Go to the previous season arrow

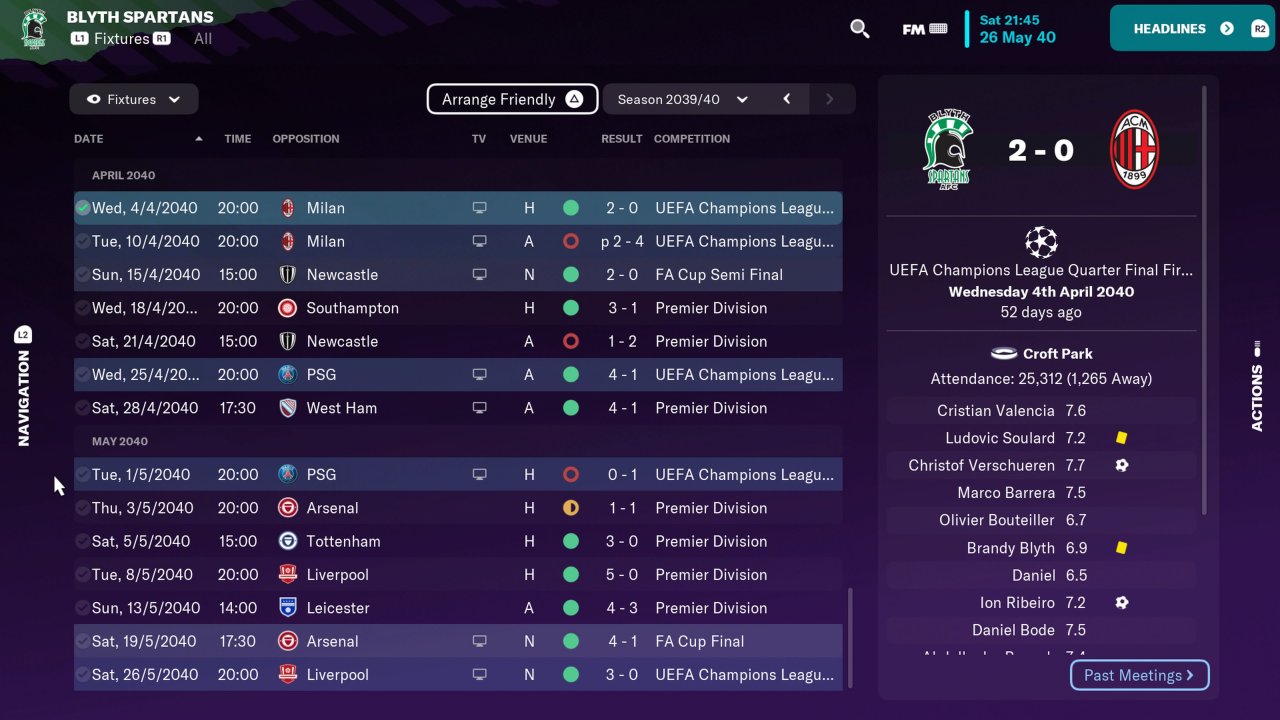pyautogui.click(x=787, y=99)
